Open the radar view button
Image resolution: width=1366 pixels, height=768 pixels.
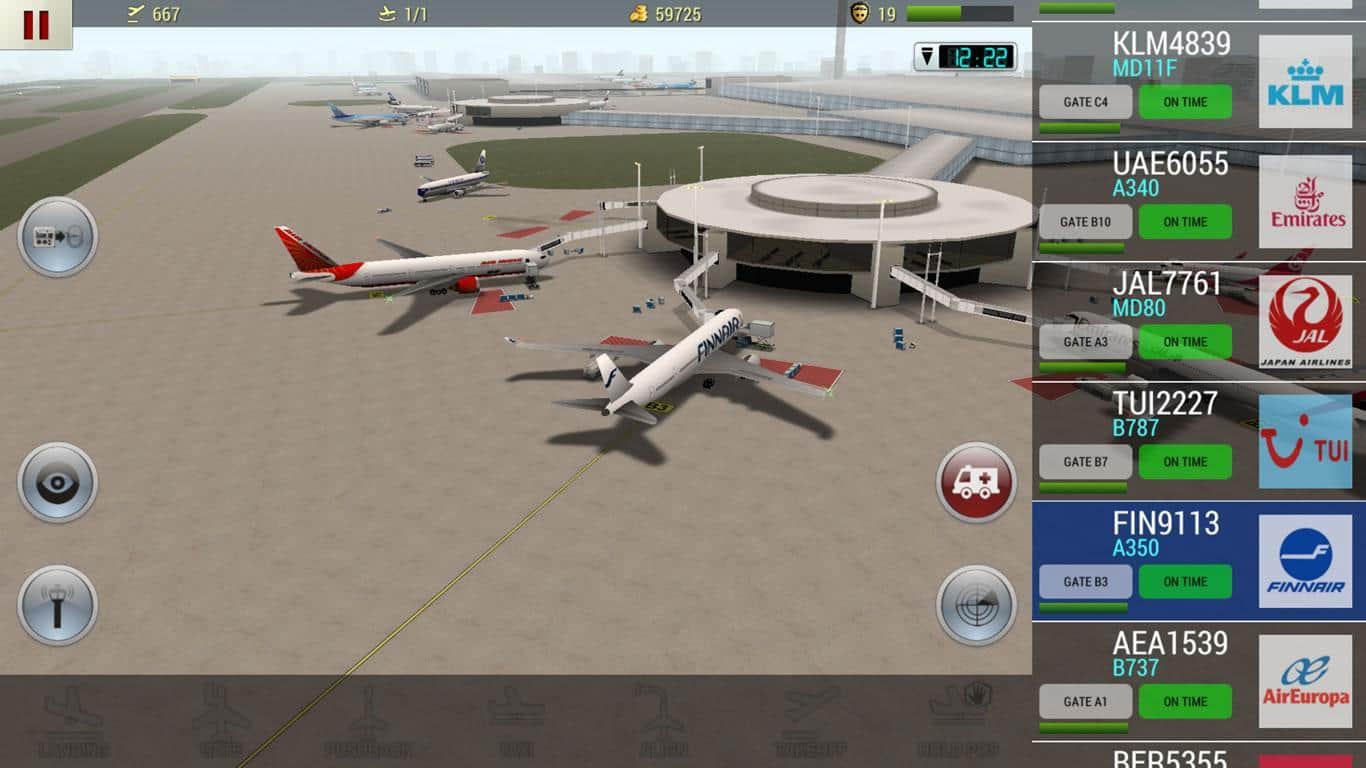(x=976, y=605)
